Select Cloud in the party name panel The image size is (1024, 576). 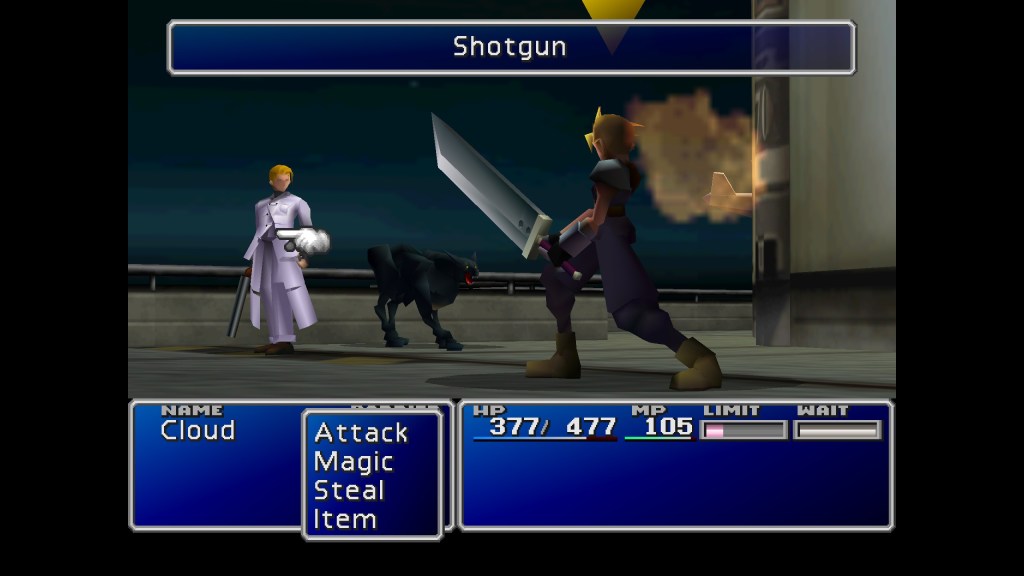(198, 431)
